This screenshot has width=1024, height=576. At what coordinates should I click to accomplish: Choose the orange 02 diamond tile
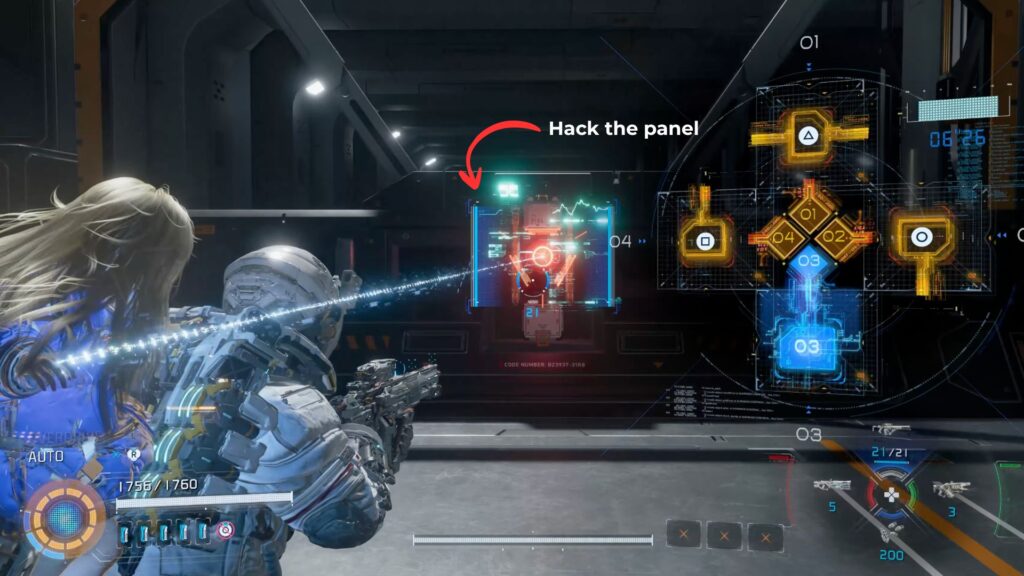(836, 238)
